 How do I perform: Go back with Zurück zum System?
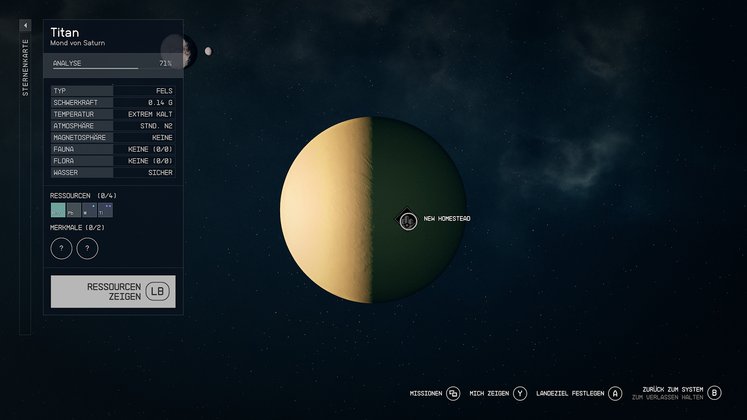tap(714, 393)
